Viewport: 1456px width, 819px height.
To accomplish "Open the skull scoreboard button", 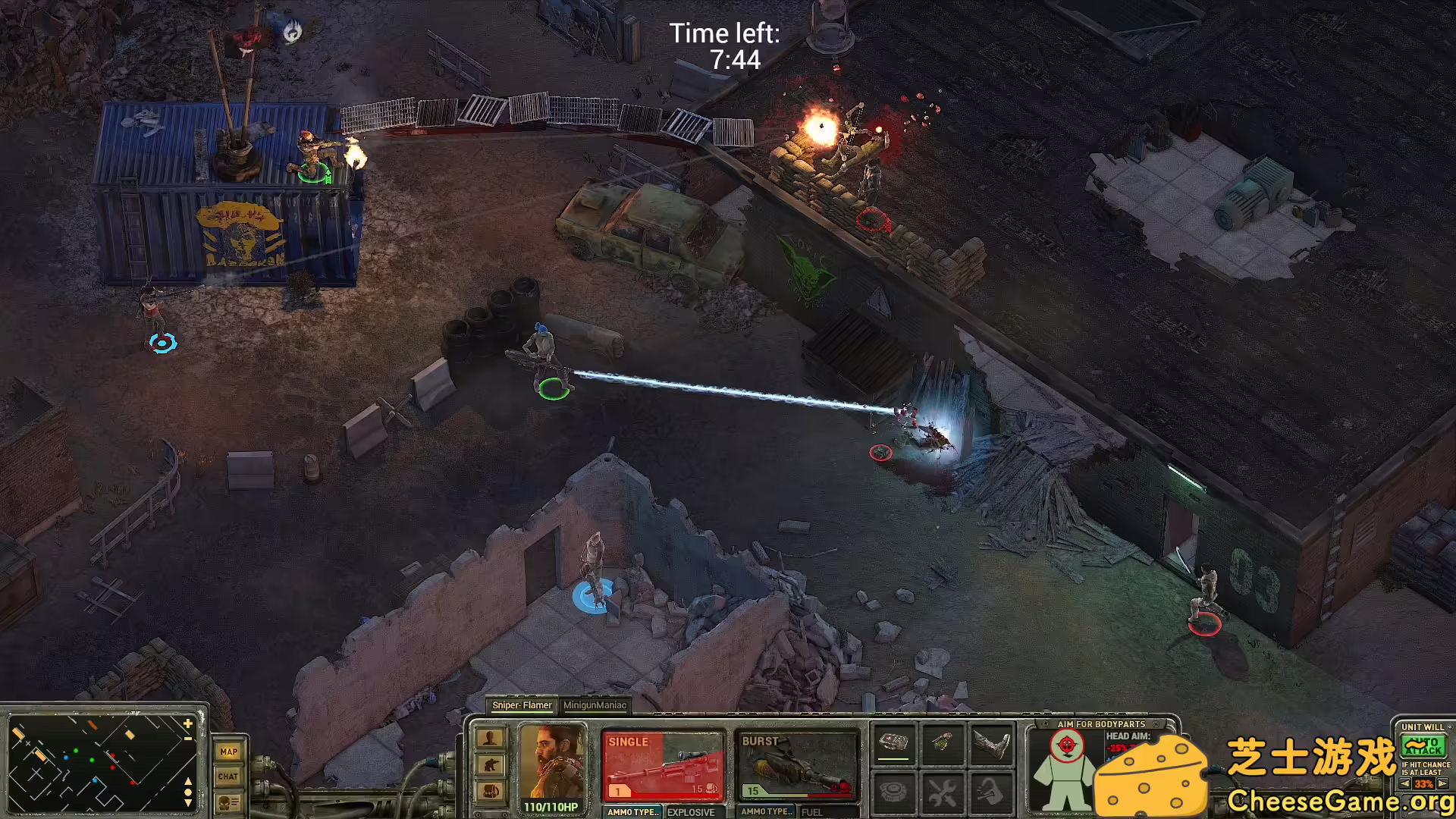I will [x=228, y=802].
